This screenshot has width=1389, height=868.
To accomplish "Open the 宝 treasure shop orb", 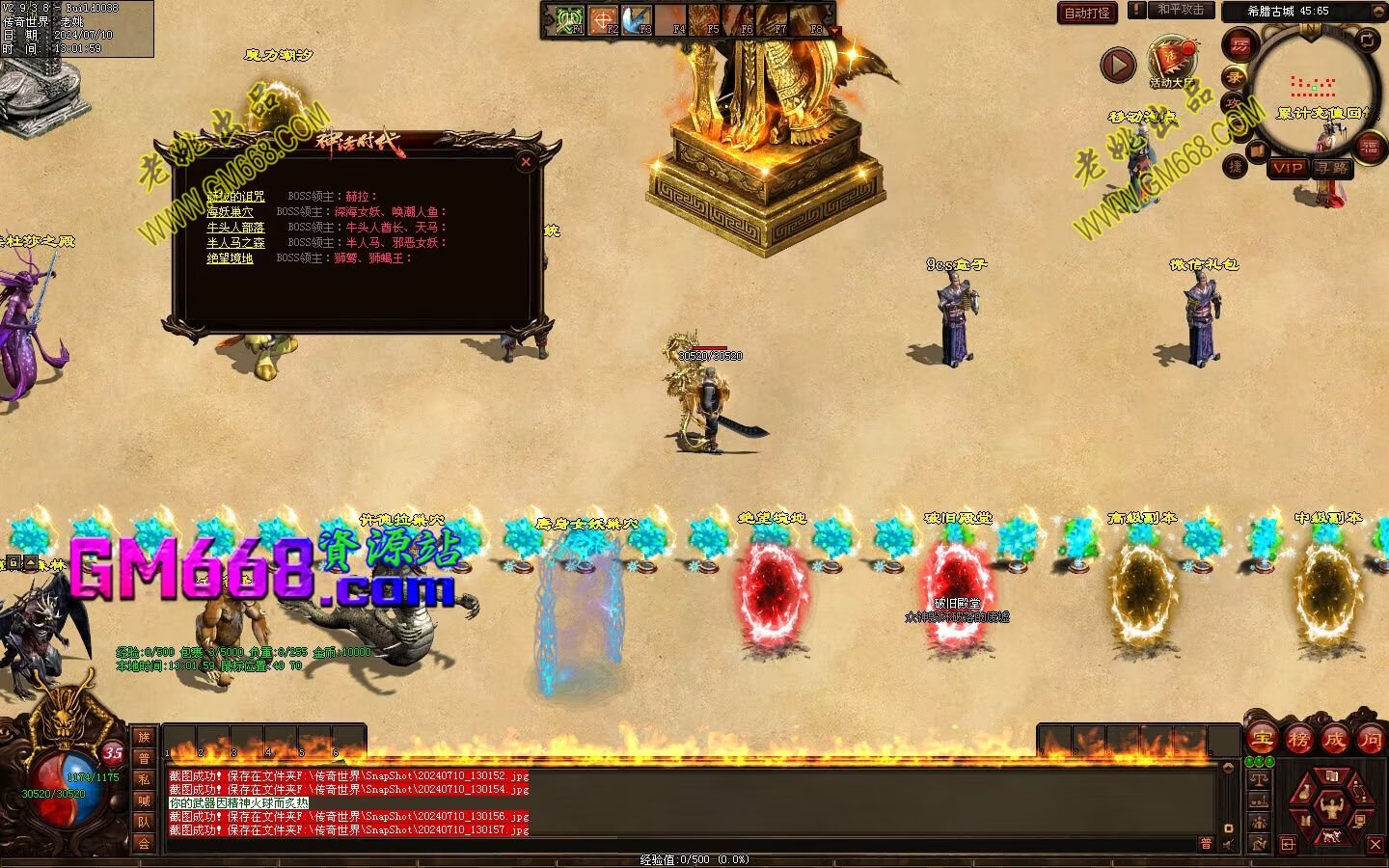I will 1262,740.
